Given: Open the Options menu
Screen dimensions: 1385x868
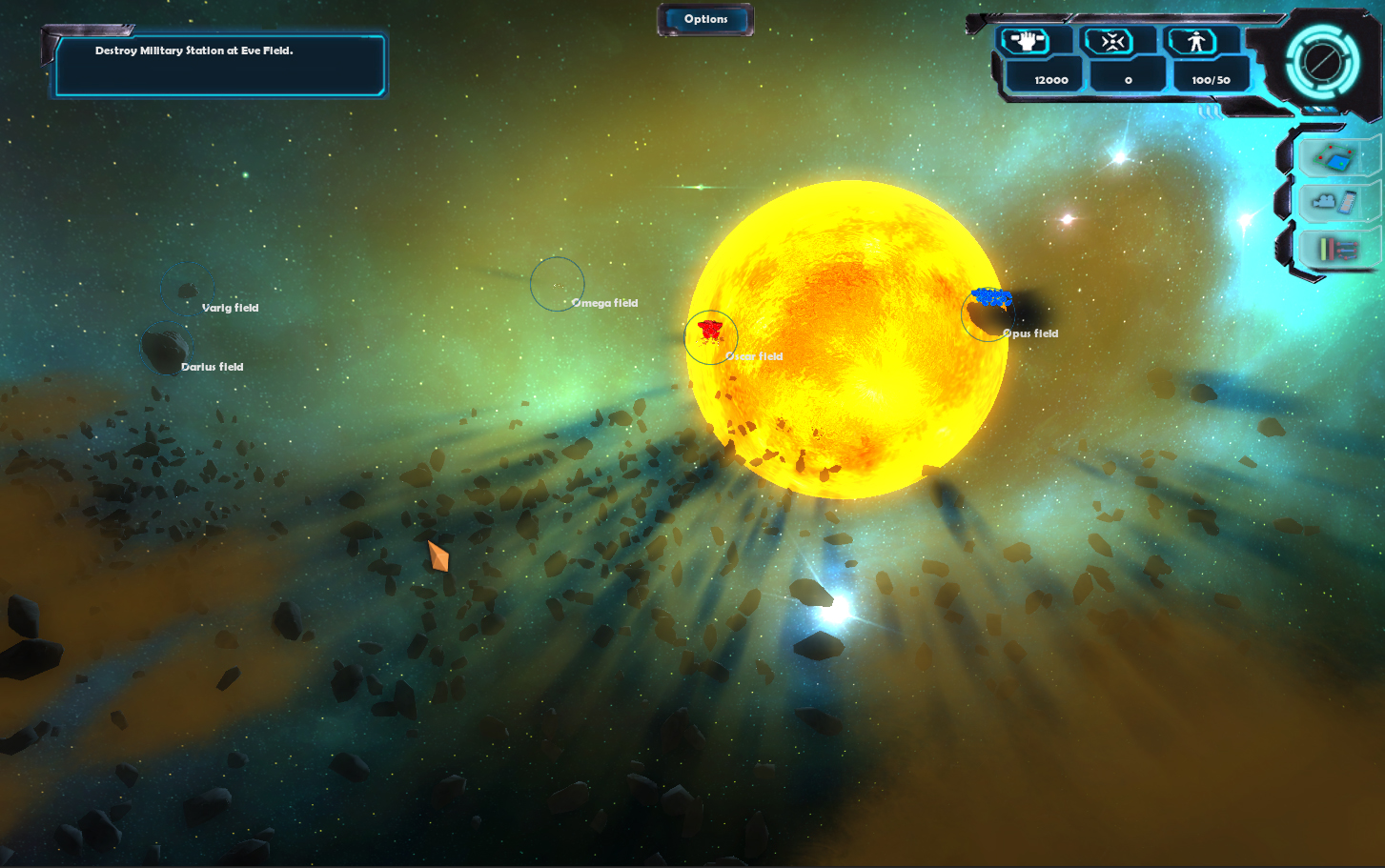Looking at the screenshot, I should point(705,19).
